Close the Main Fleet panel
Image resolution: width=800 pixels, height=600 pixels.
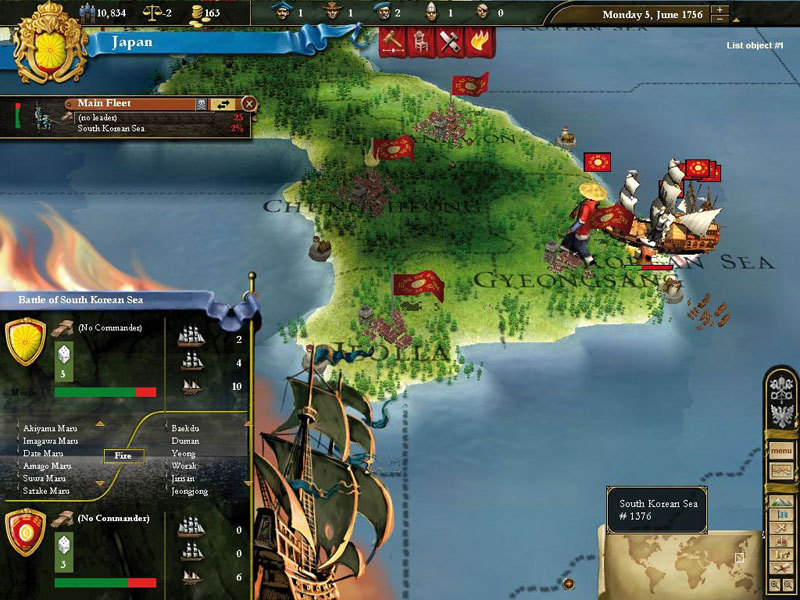(248, 103)
